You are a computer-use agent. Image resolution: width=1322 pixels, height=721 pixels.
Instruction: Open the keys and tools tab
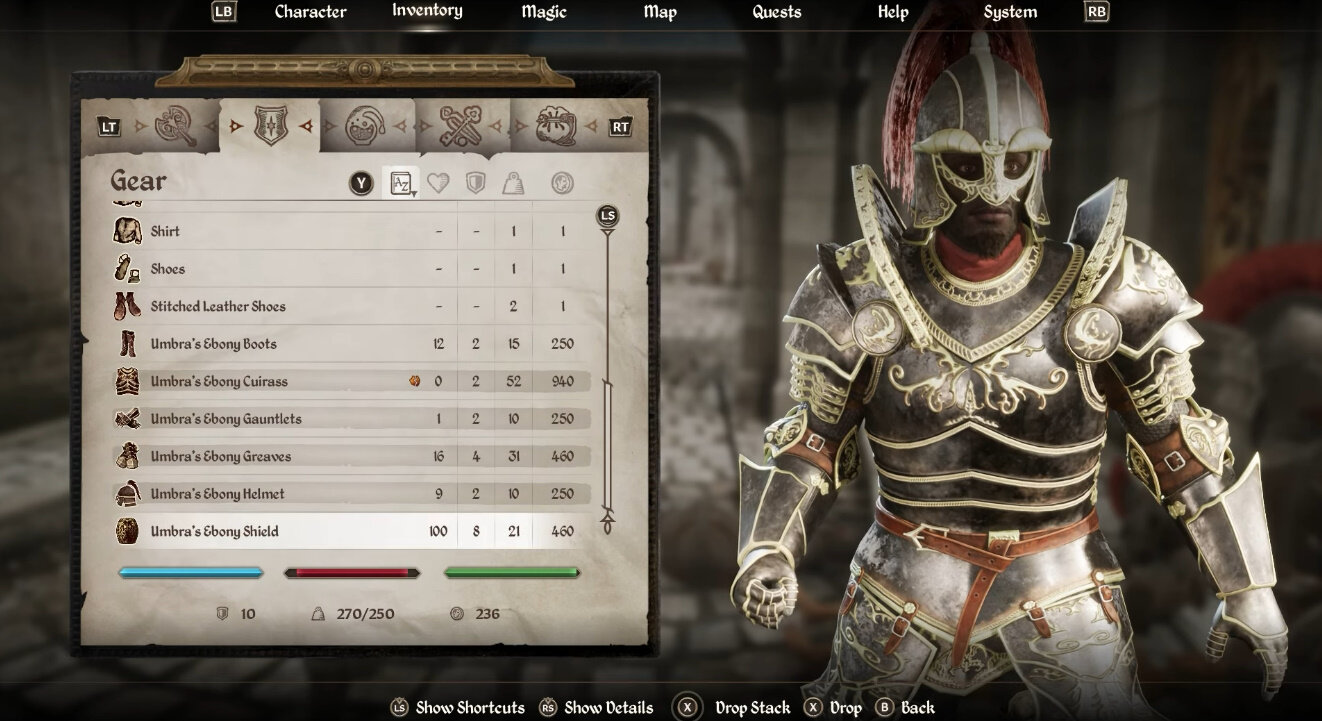tap(461, 126)
